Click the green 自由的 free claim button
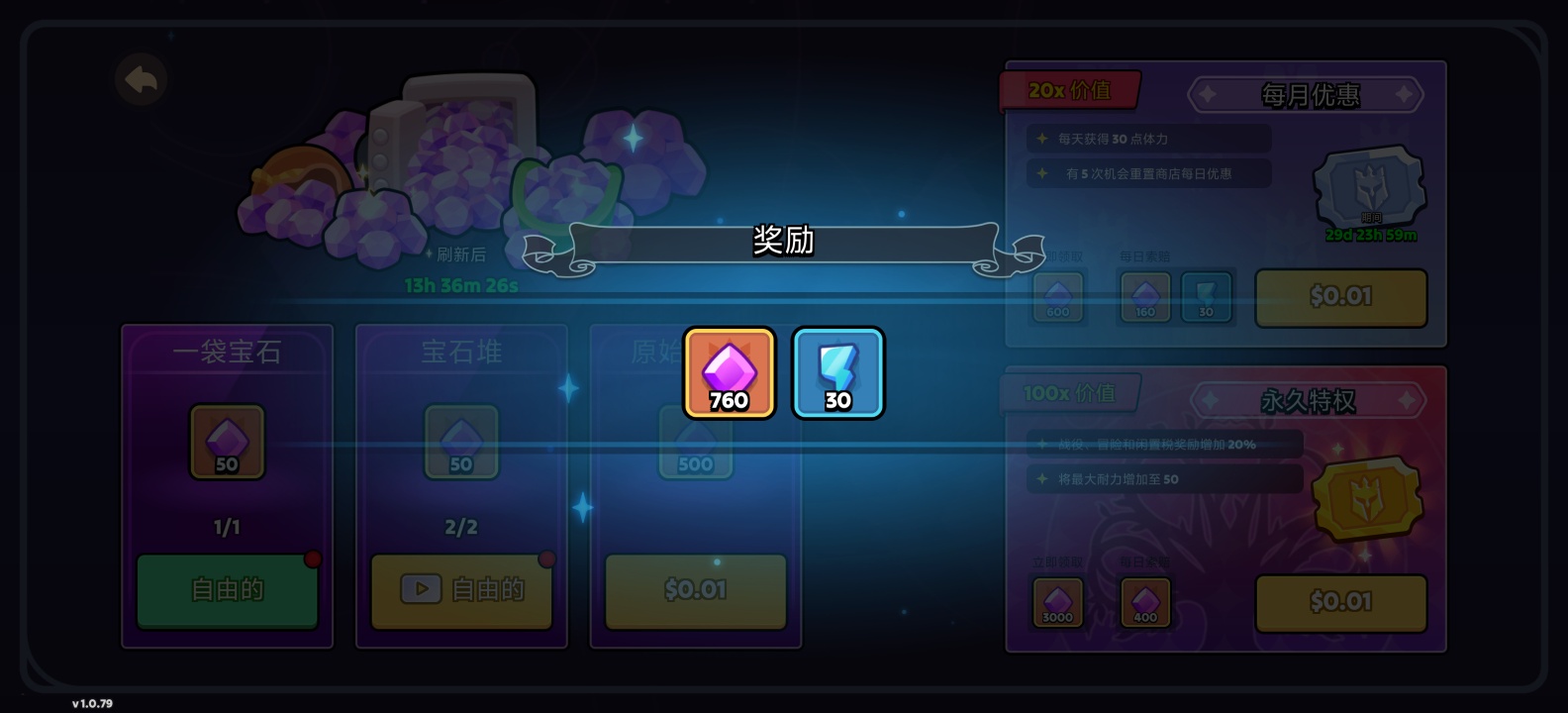This screenshot has width=1568, height=713. click(x=227, y=588)
